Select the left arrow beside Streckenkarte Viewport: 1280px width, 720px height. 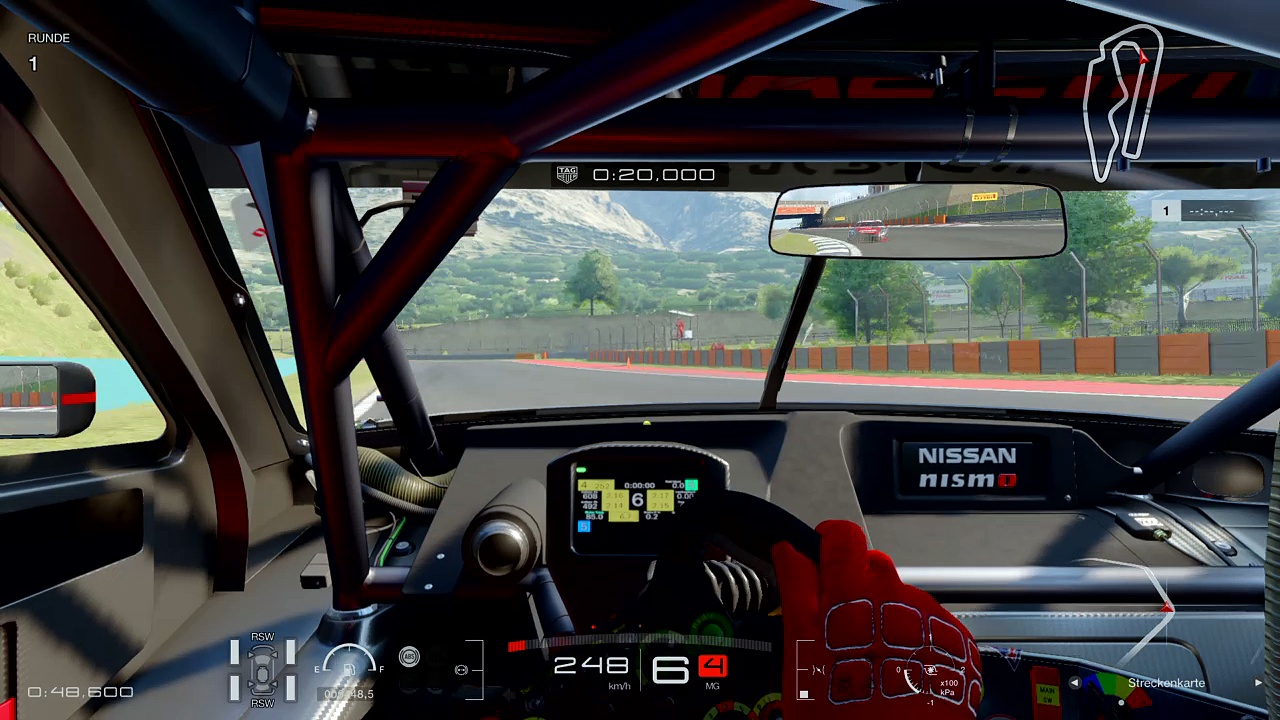tap(1074, 683)
